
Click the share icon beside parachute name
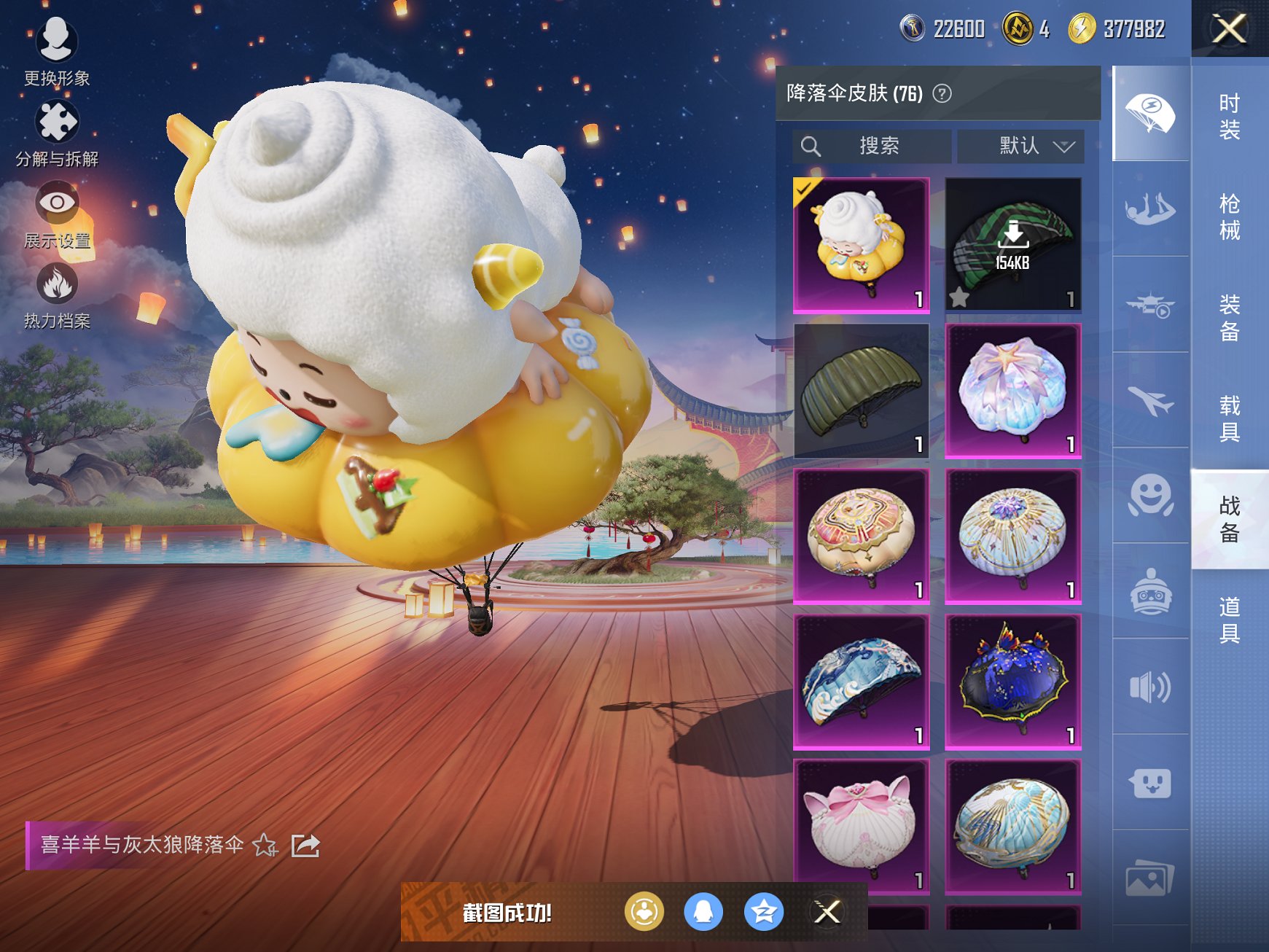pos(306,847)
